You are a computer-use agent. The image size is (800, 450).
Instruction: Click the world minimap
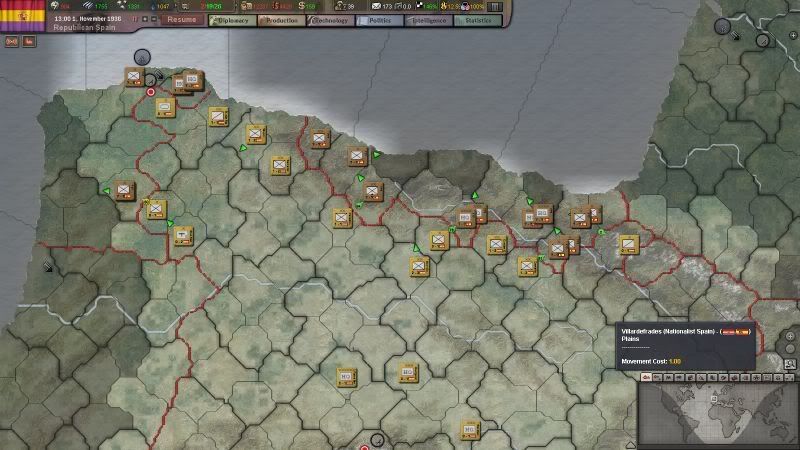[718, 408]
